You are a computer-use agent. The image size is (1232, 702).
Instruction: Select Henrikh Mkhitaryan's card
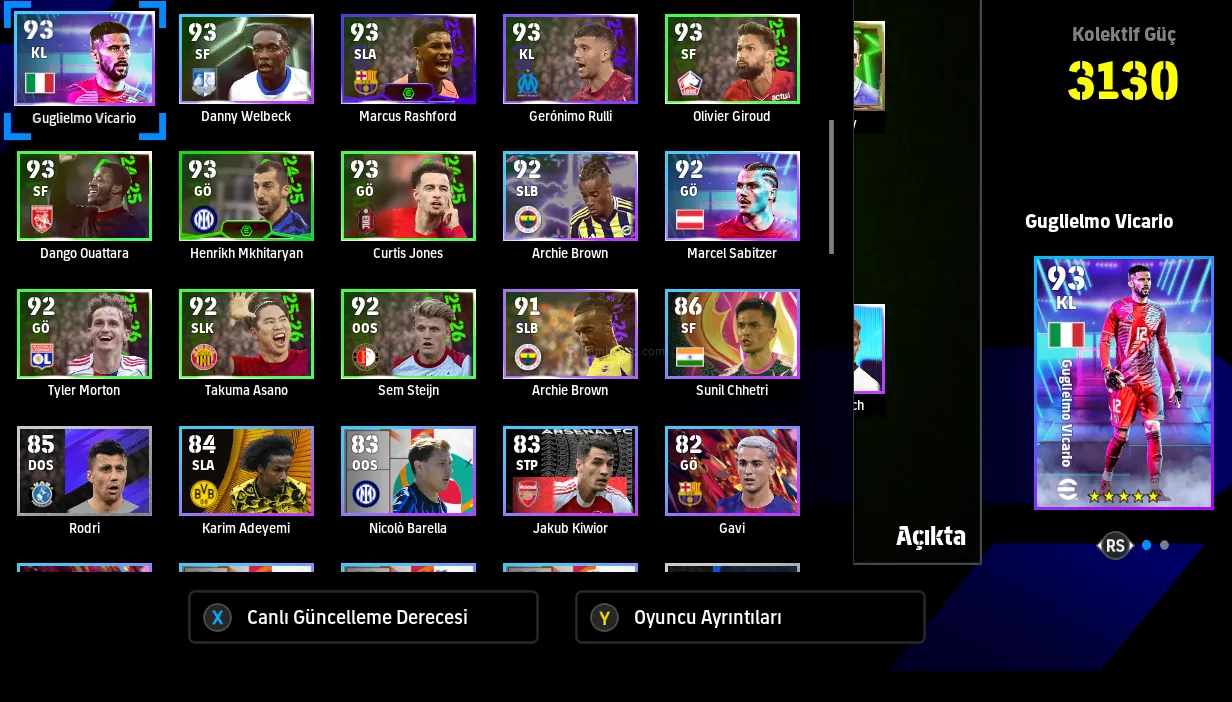pyautogui.click(x=246, y=196)
